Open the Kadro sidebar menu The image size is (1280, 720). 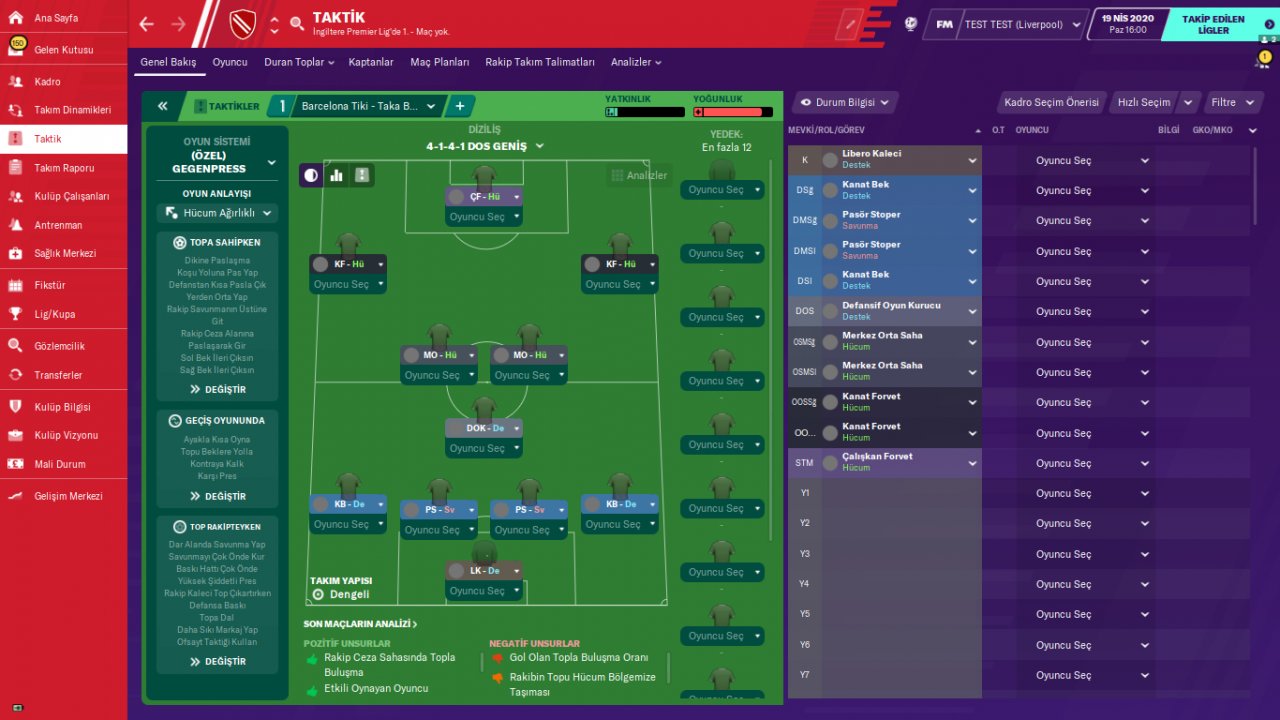[x=47, y=82]
